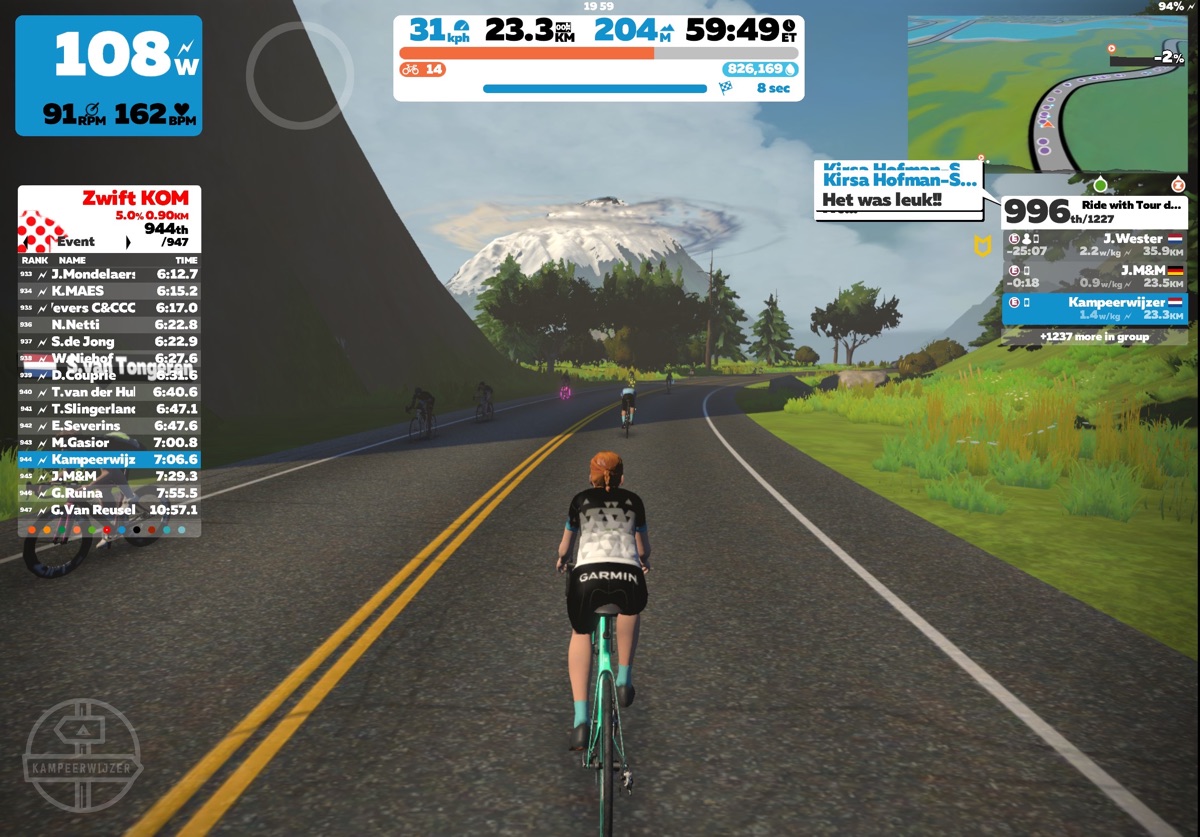Open Kirsa Hofman's chat message bubble
Image resolution: width=1200 pixels, height=837 pixels.
898,190
